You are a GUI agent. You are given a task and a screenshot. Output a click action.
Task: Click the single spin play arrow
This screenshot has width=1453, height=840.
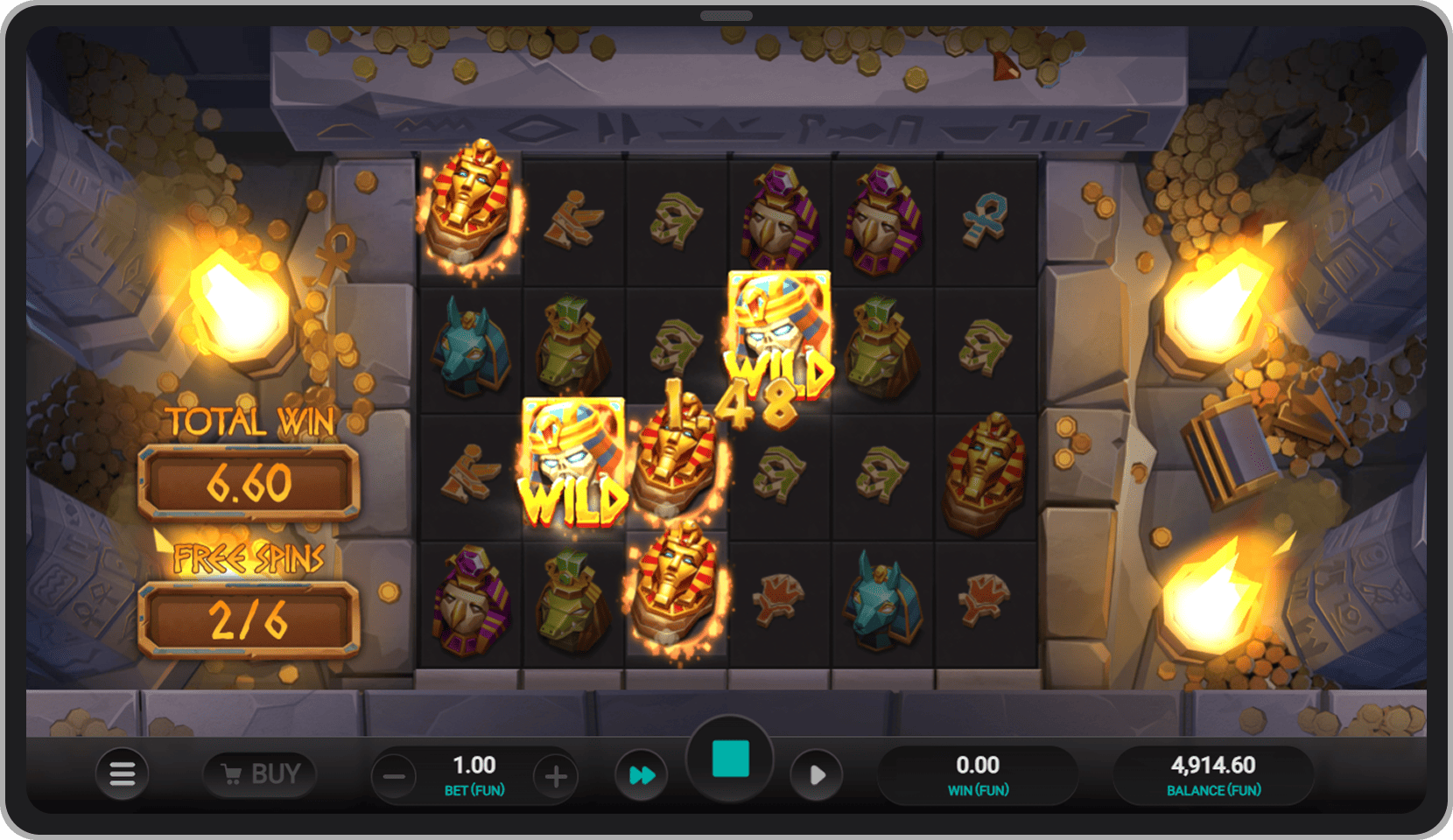tap(818, 773)
